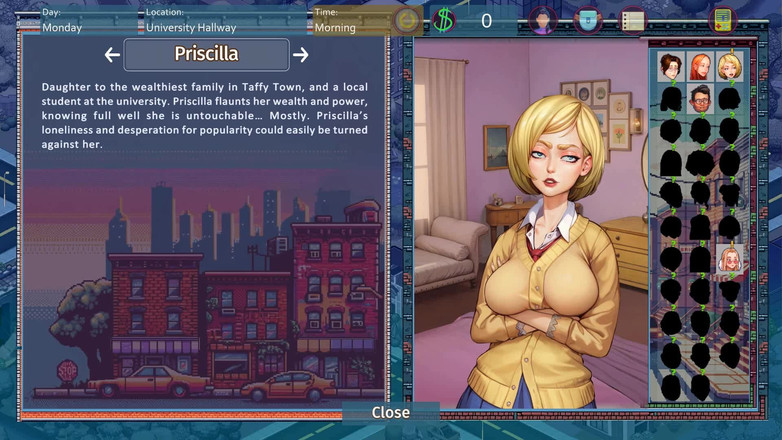This screenshot has width=782, height=440.
Task: Open the notepad journal icon
Action: click(x=632, y=20)
